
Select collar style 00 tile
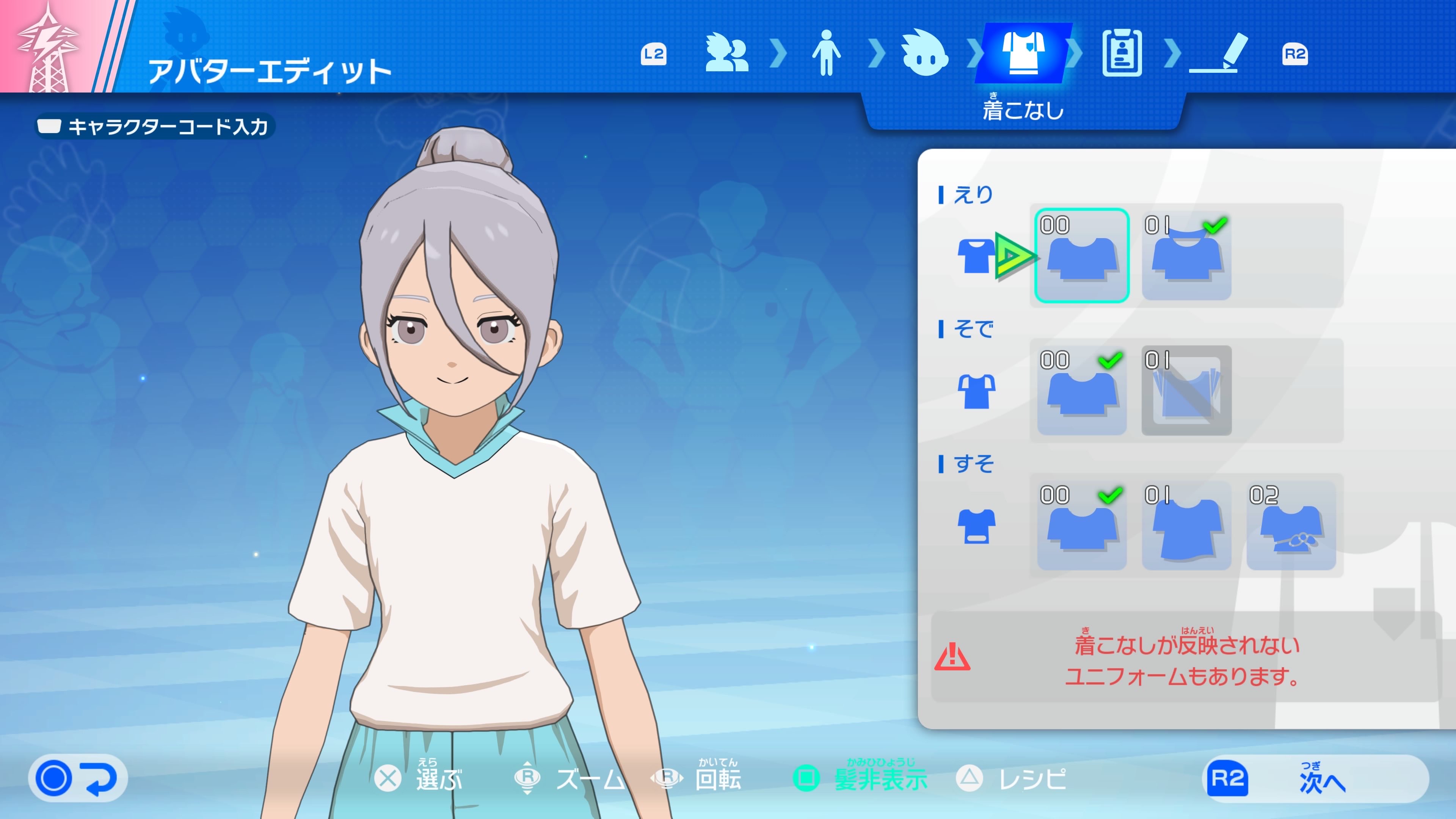coord(1081,256)
